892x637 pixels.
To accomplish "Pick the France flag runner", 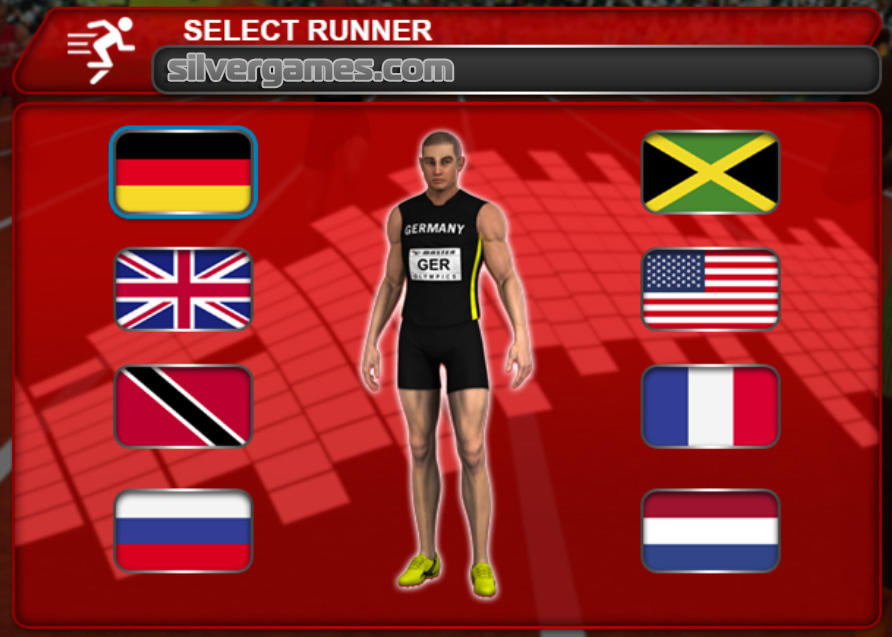I will 710,407.
